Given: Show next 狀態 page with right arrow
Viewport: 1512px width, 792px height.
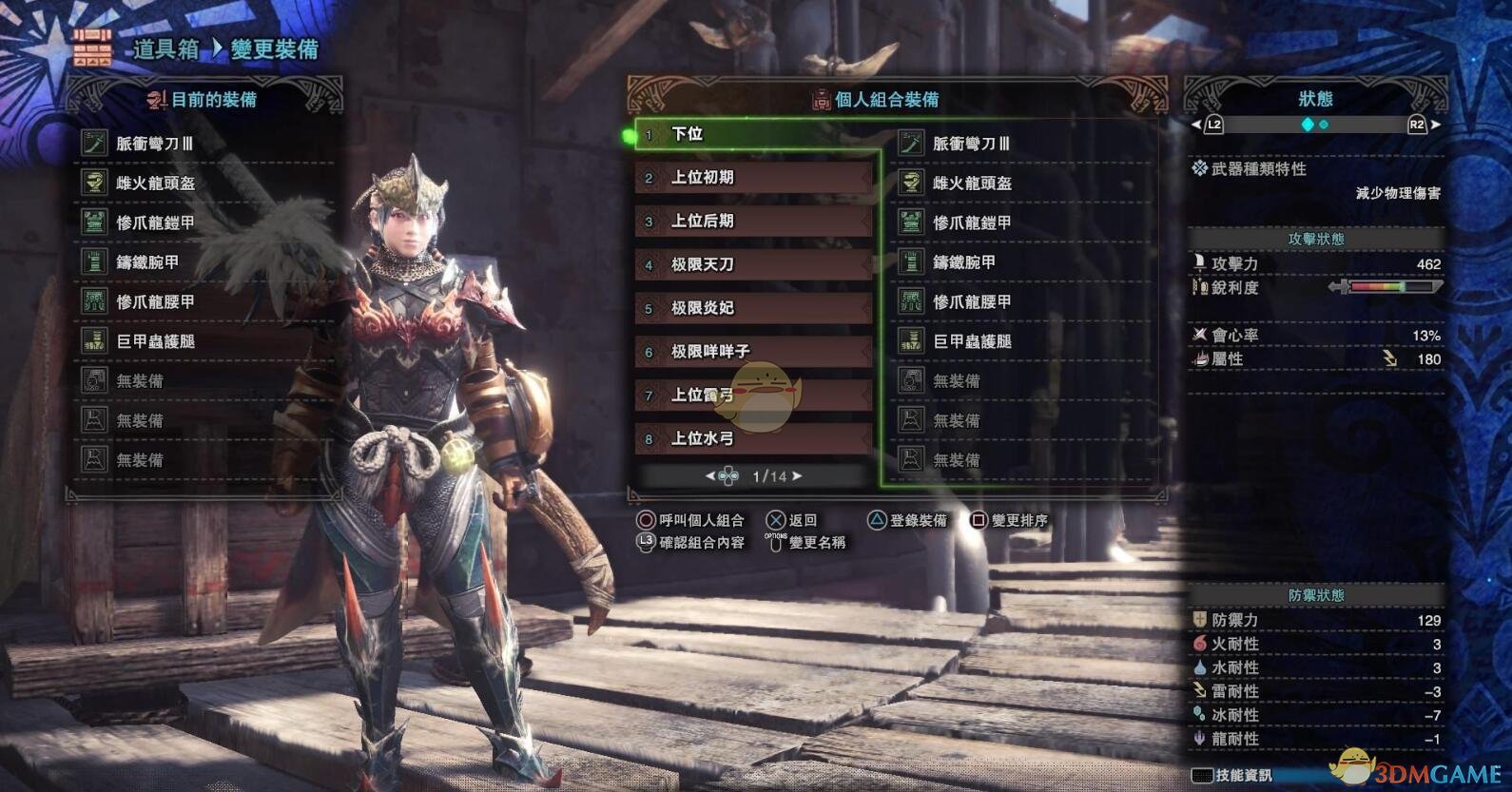Looking at the screenshot, I should [1436, 125].
